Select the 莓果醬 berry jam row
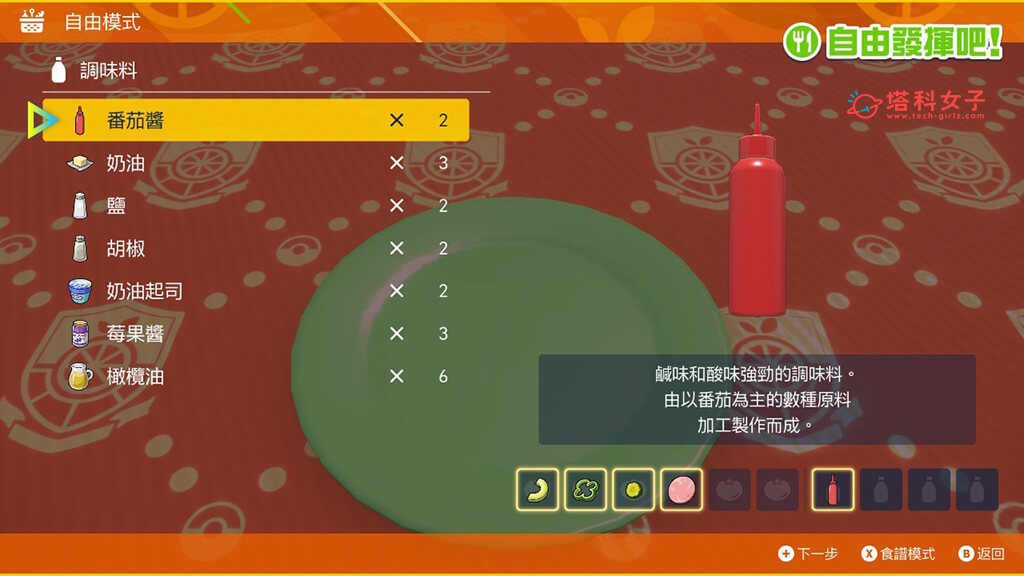 click(x=255, y=334)
